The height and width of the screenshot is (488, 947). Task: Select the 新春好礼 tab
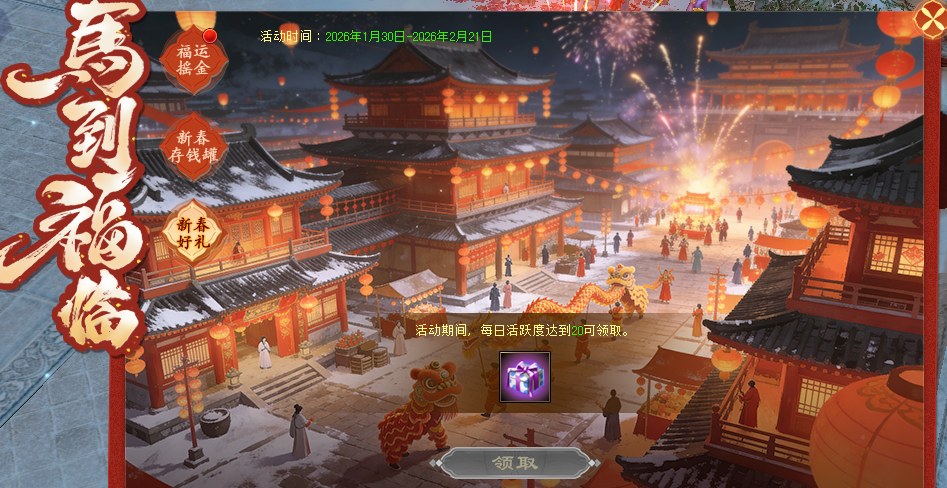(192, 232)
